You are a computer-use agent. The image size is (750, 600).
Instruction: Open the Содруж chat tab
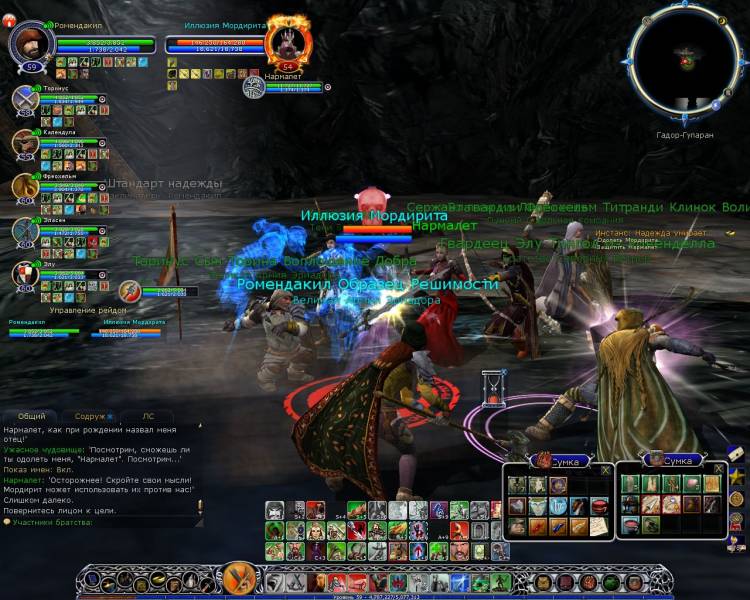coord(91,416)
